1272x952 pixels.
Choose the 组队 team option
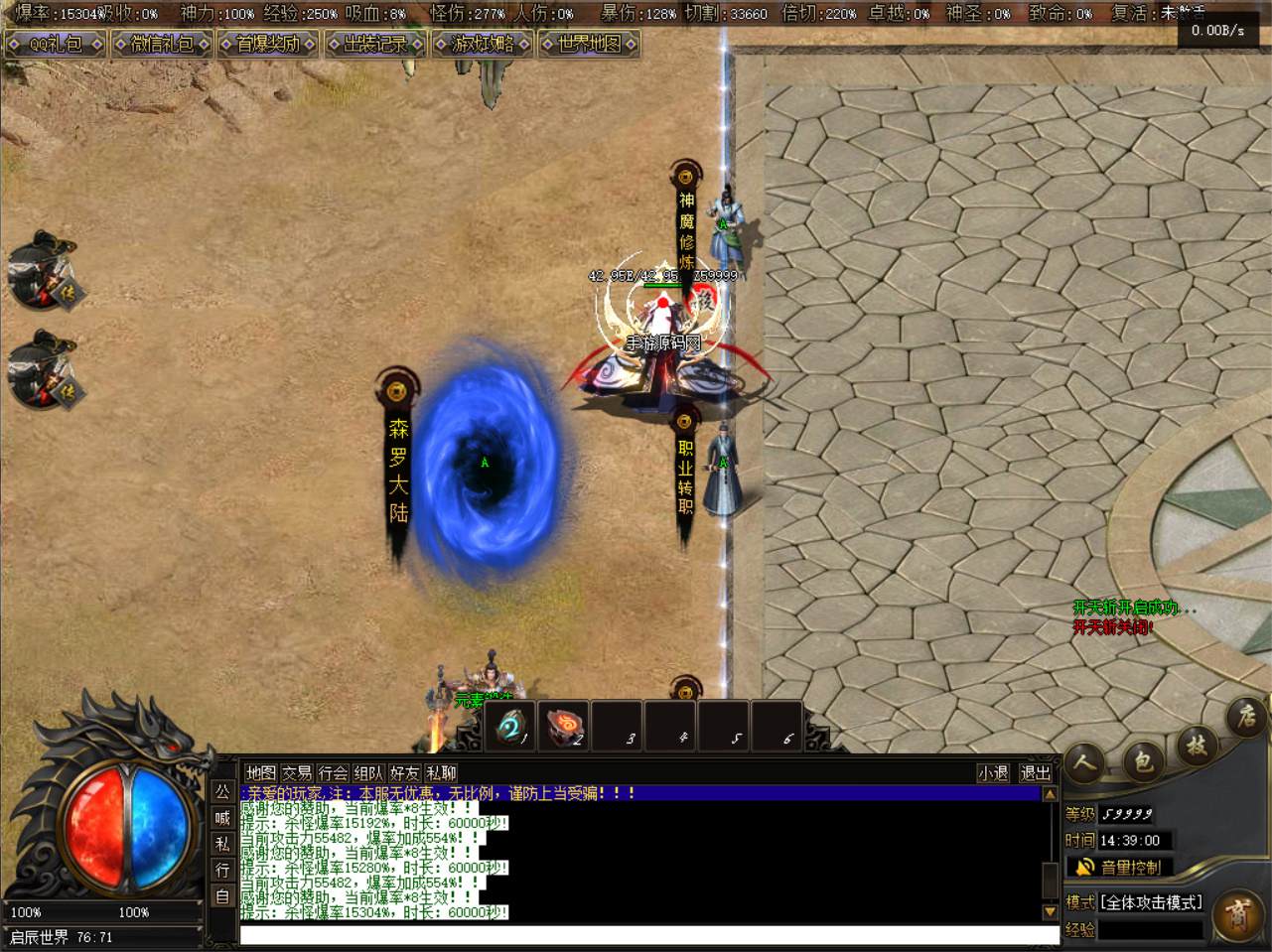pyautogui.click(x=368, y=772)
